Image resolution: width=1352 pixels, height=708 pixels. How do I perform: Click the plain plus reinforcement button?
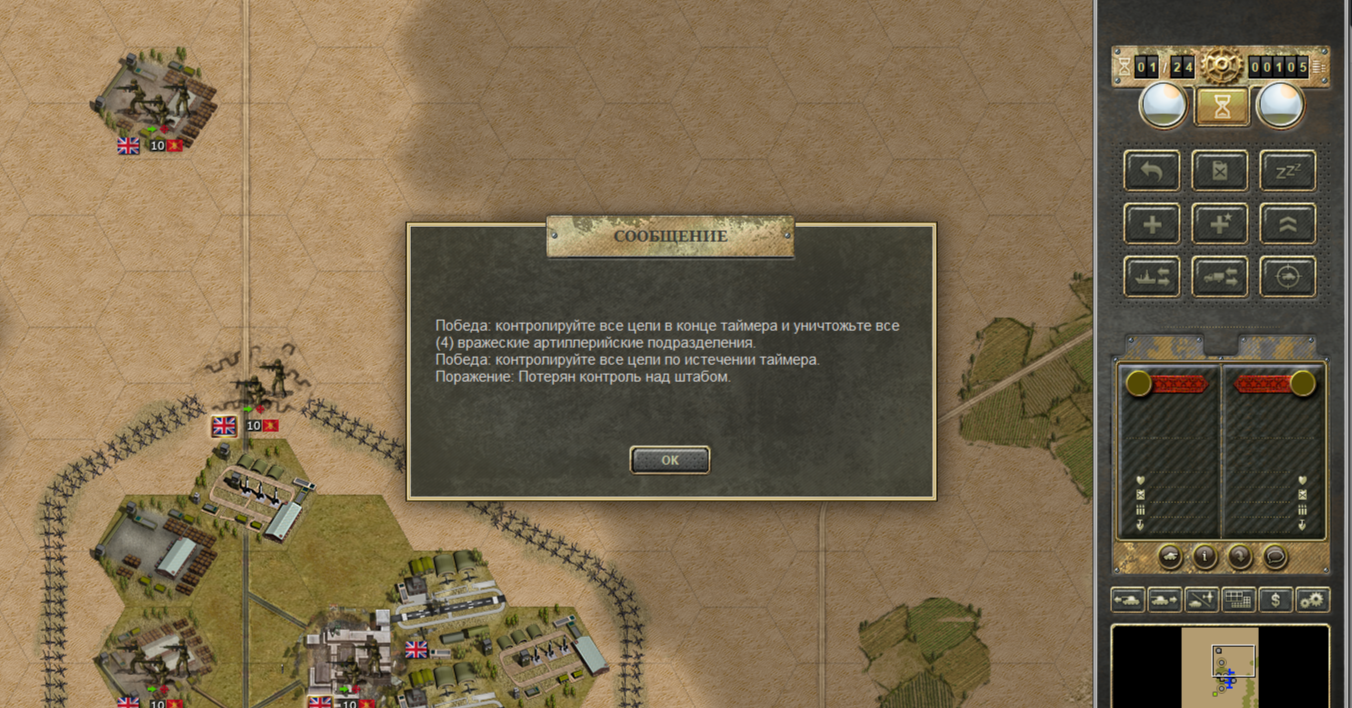[x=1151, y=224]
